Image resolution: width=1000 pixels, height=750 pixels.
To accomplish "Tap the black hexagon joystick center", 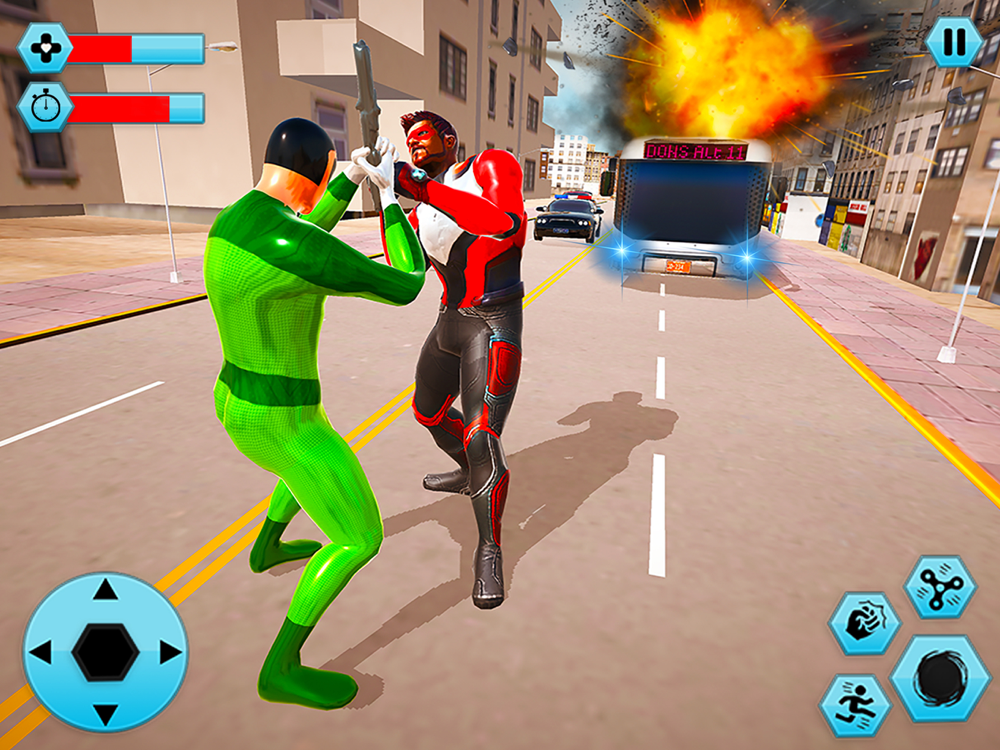I will coord(105,653).
